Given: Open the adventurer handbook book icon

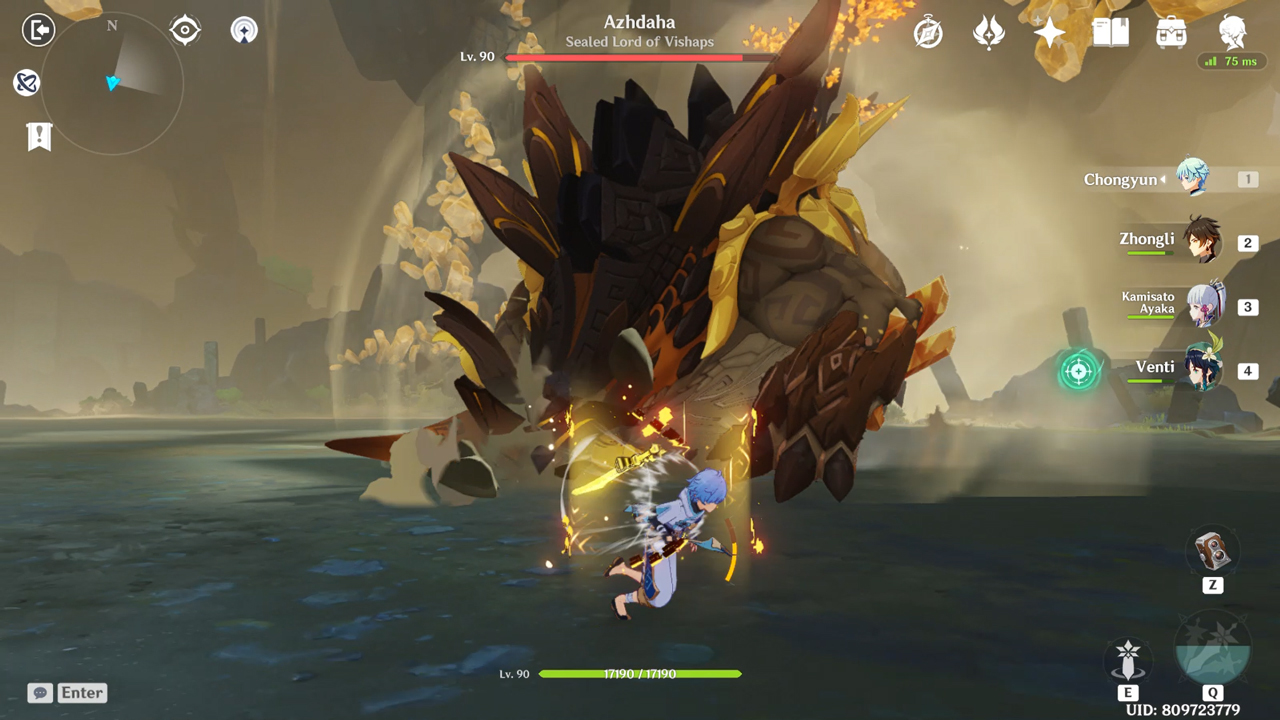Looking at the screenshot, I should pos(1110,33).
